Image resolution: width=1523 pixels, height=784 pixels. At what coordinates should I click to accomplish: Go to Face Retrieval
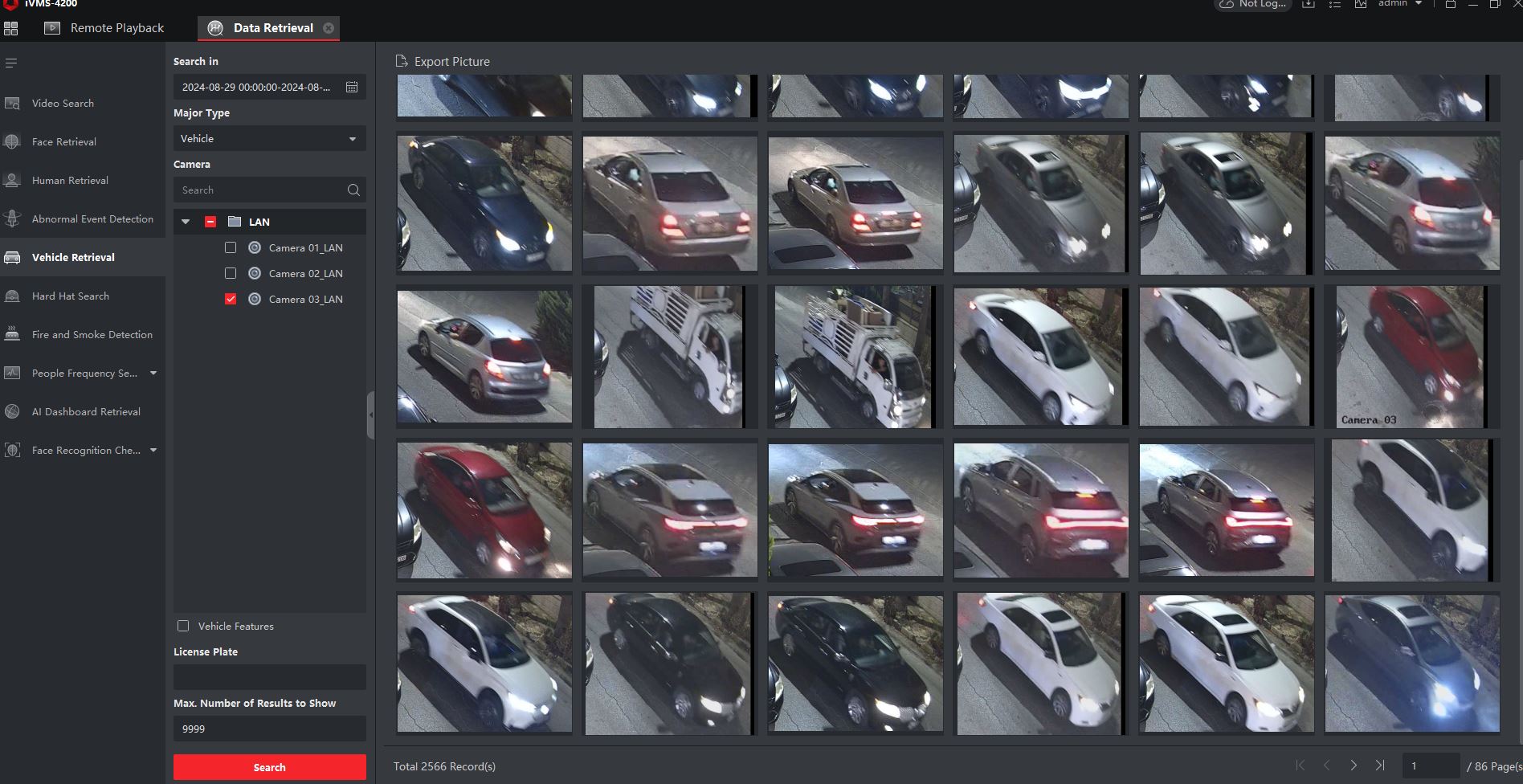[x=63, y=142]
